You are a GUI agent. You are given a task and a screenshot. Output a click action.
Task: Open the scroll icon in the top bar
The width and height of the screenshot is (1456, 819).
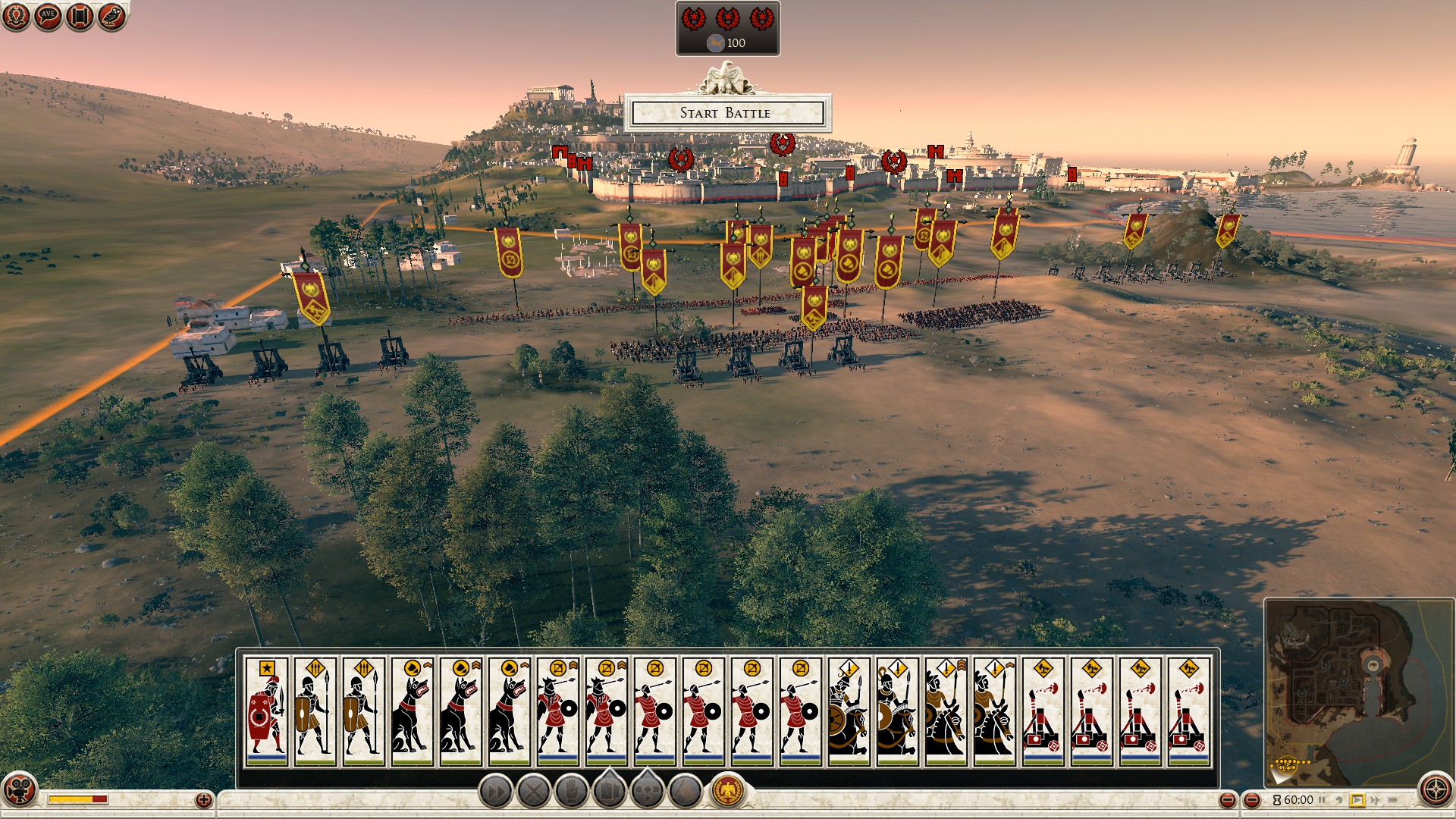pyautogui.click(x=80, y=16)
